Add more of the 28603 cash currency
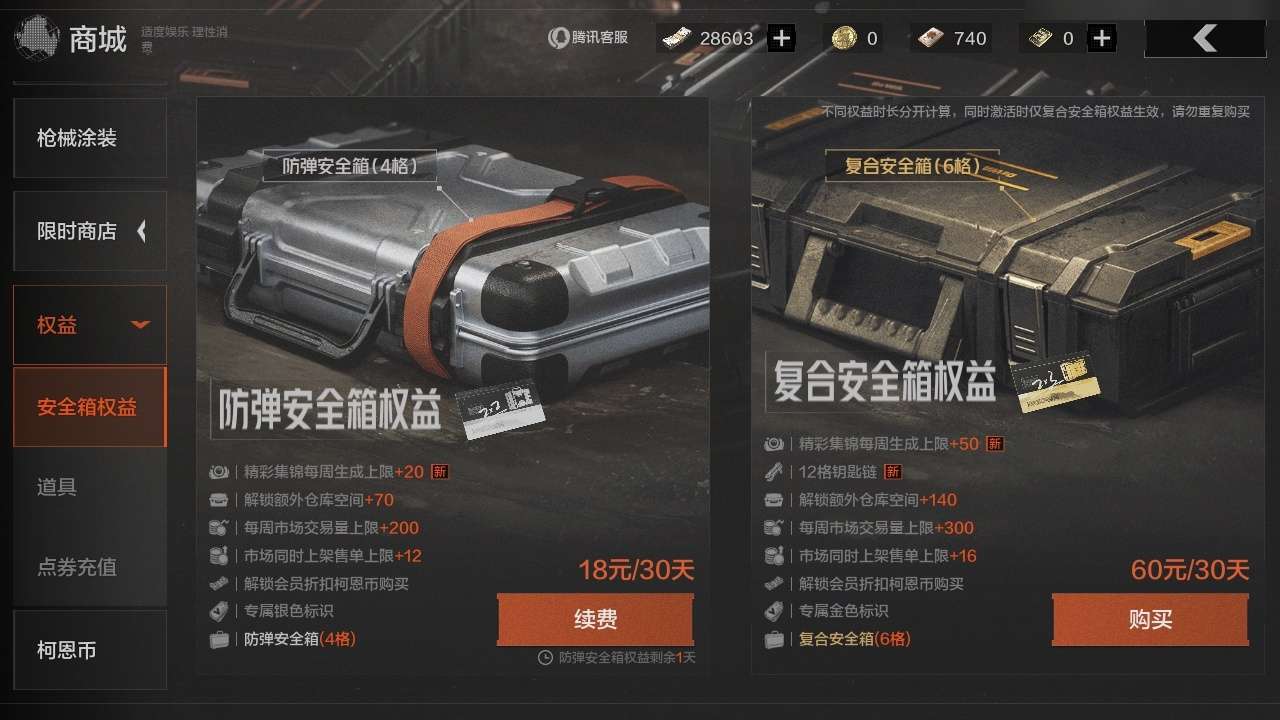Viewport: 1280px width, 720px height. (x=781, y=39)
